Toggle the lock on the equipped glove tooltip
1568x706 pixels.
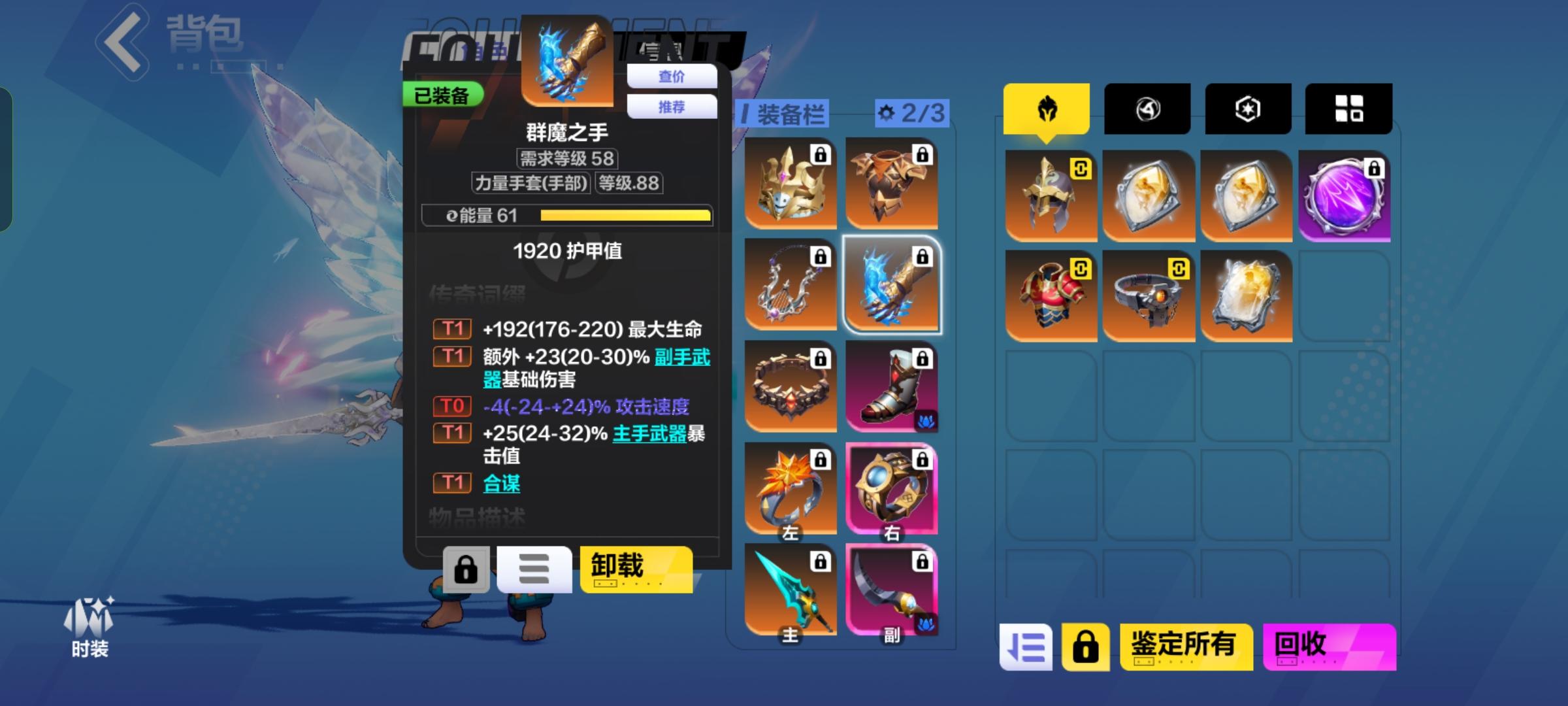click(466, 570)
